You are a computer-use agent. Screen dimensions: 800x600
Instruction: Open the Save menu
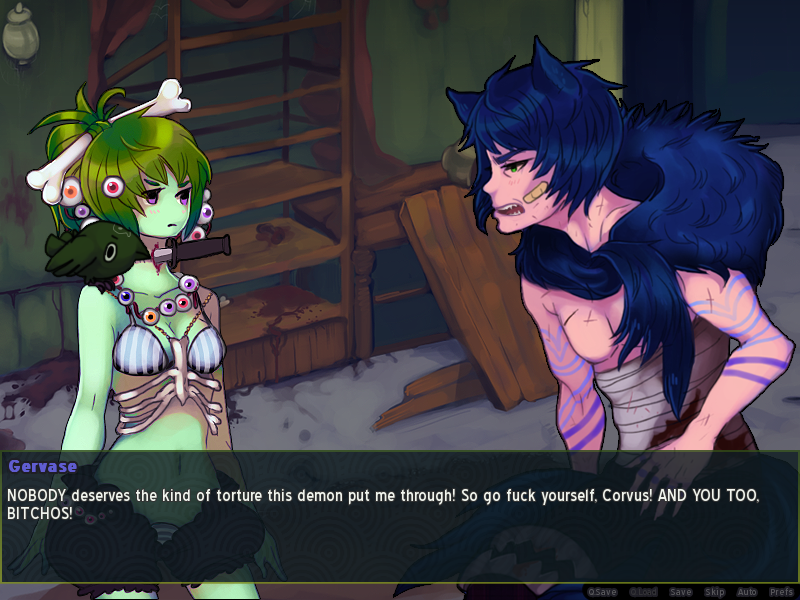click(680, 592)
